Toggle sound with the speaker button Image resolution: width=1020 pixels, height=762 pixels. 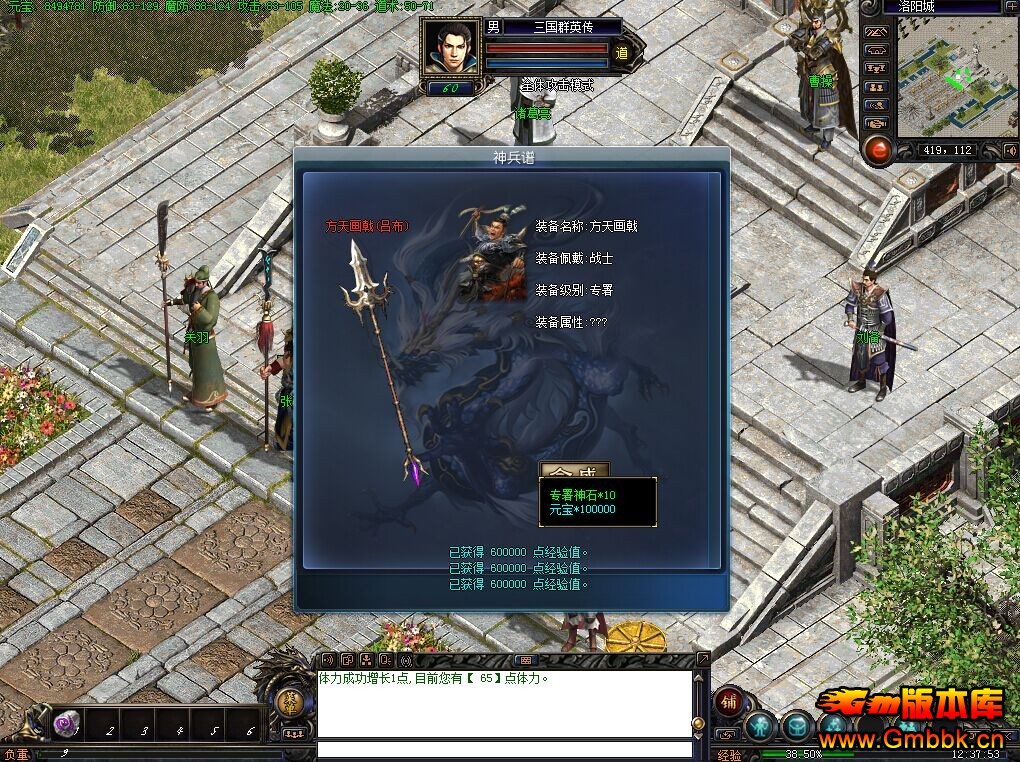point(1010,151)
